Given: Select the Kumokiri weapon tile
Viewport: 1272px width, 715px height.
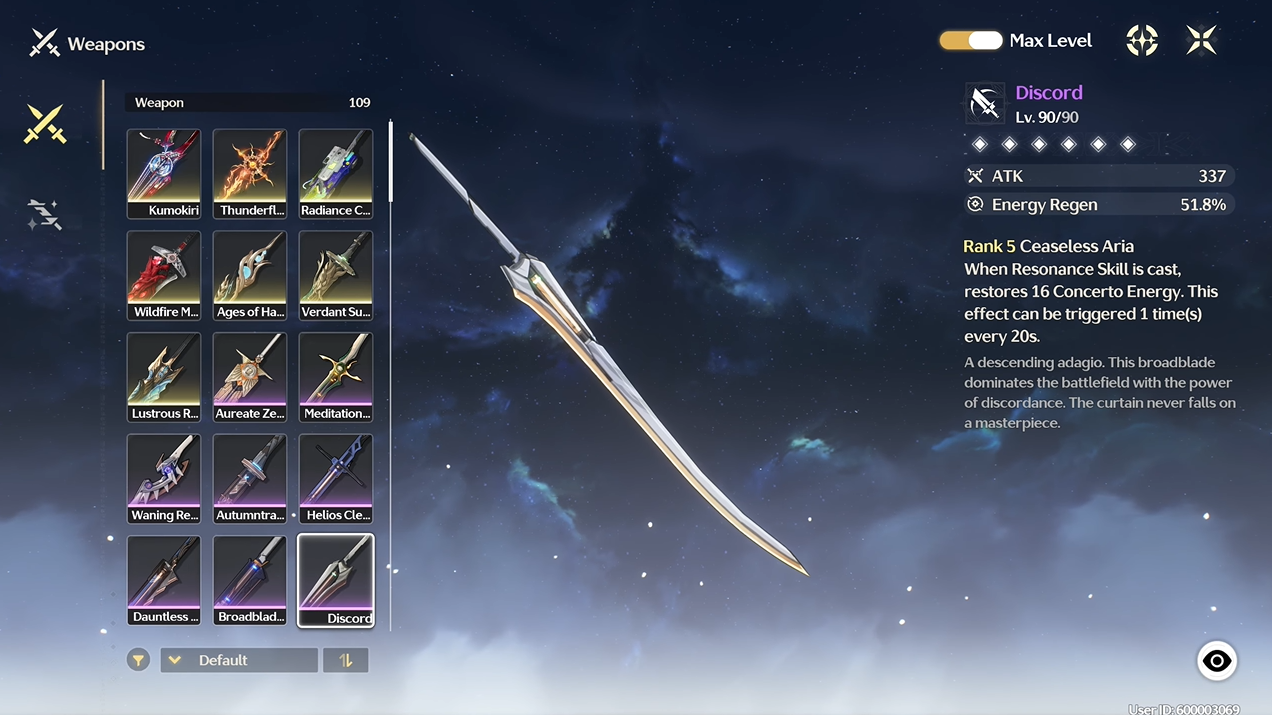Looking at the screenshot, I should click(164, 173).
